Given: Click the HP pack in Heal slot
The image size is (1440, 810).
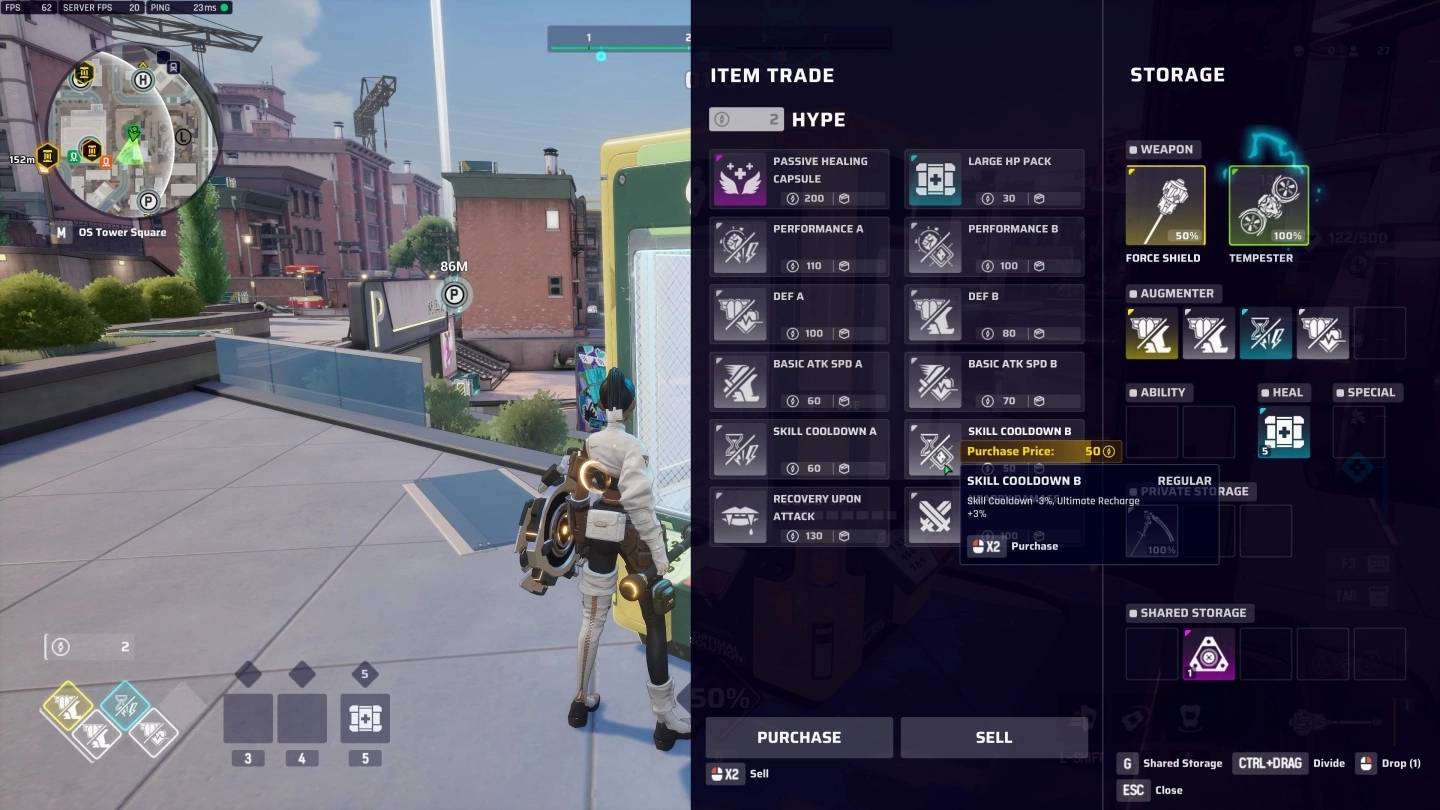Looking at the screenshot, I should click(x=1284, y=432).
